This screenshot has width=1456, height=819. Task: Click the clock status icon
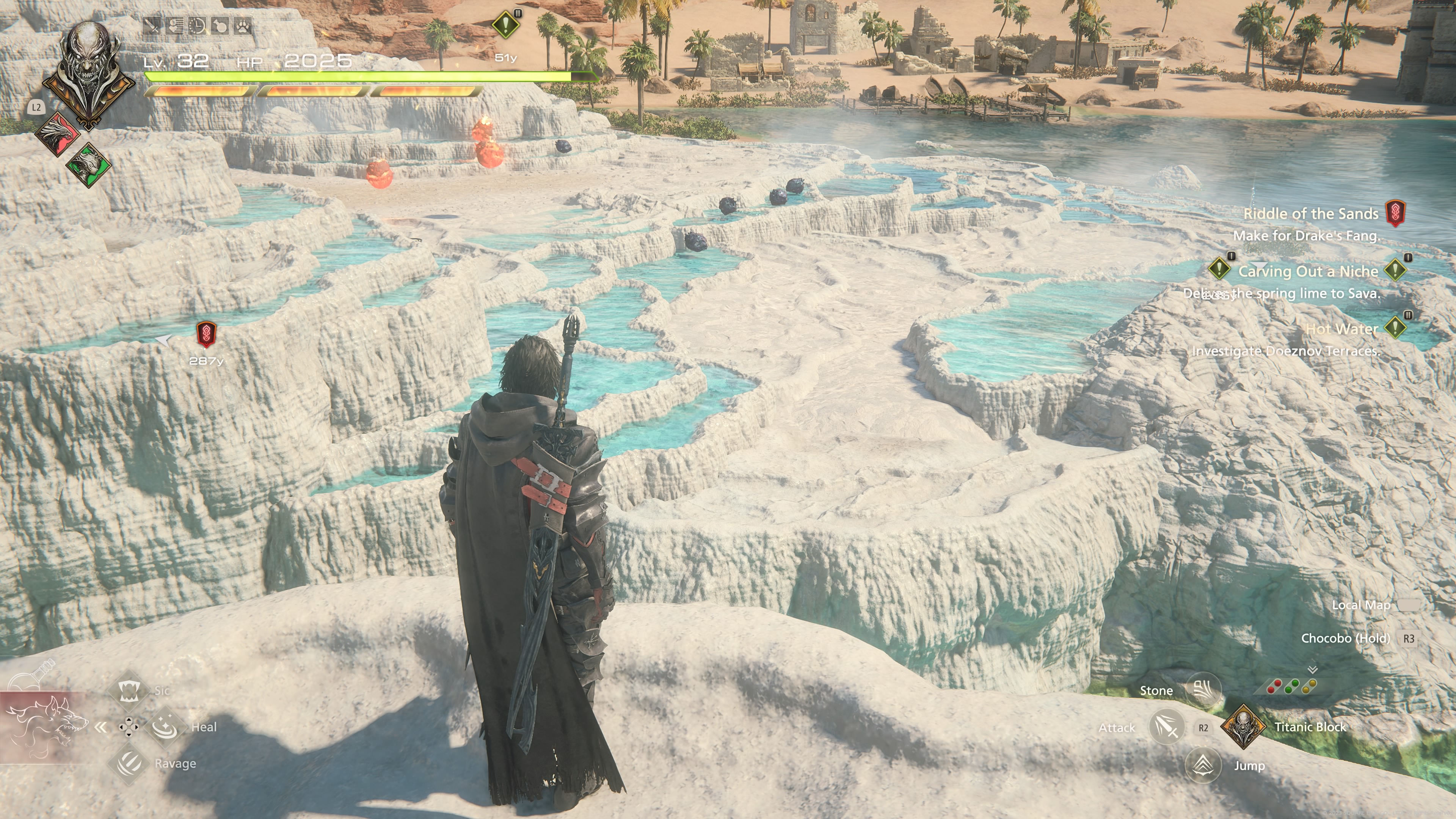(x=197, y=26)
